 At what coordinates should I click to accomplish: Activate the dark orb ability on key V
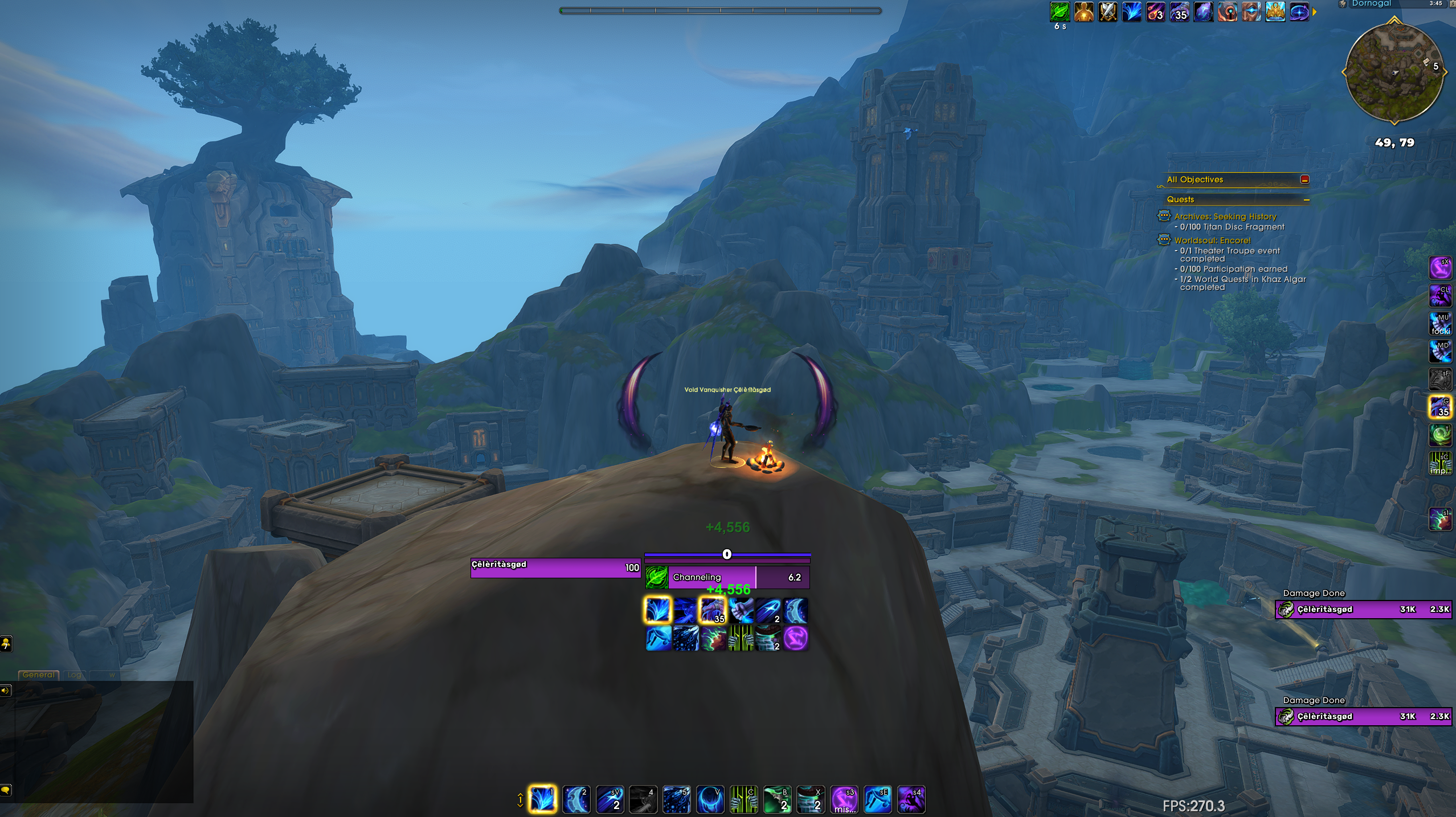coord(710,799)
